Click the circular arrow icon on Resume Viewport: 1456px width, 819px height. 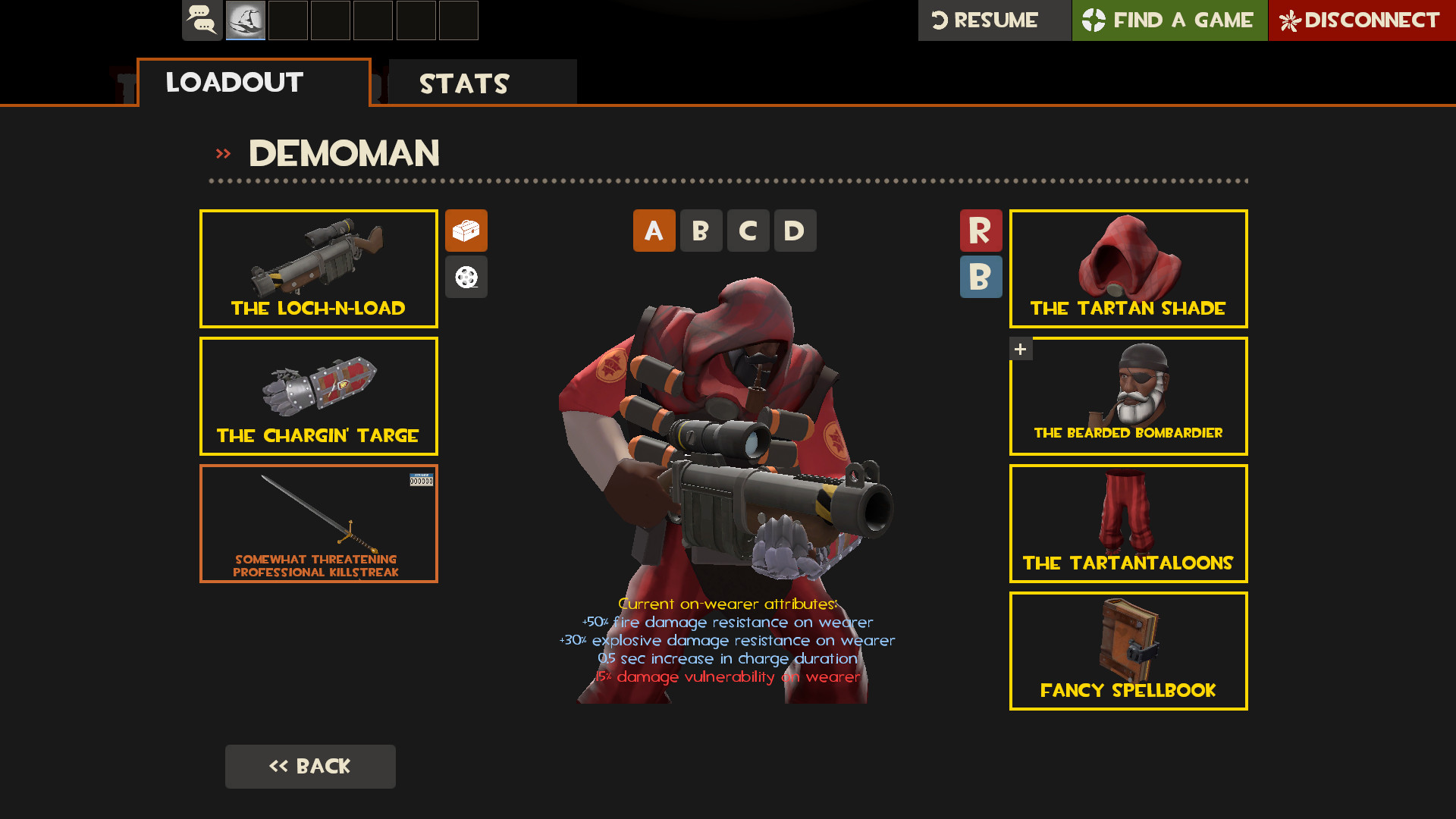(x=940, y=20)
